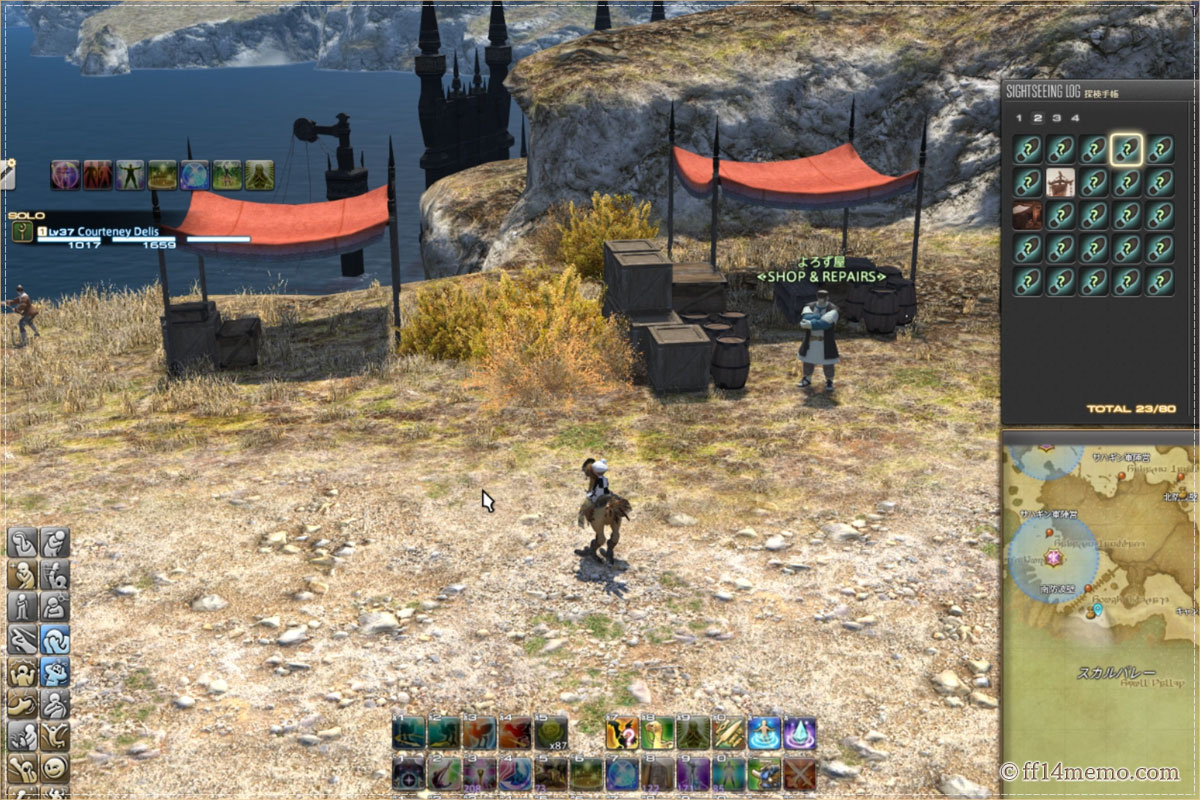1200x800 pixels.
Task: Select Courteney Delis in the party list
Action: point(110,232)
